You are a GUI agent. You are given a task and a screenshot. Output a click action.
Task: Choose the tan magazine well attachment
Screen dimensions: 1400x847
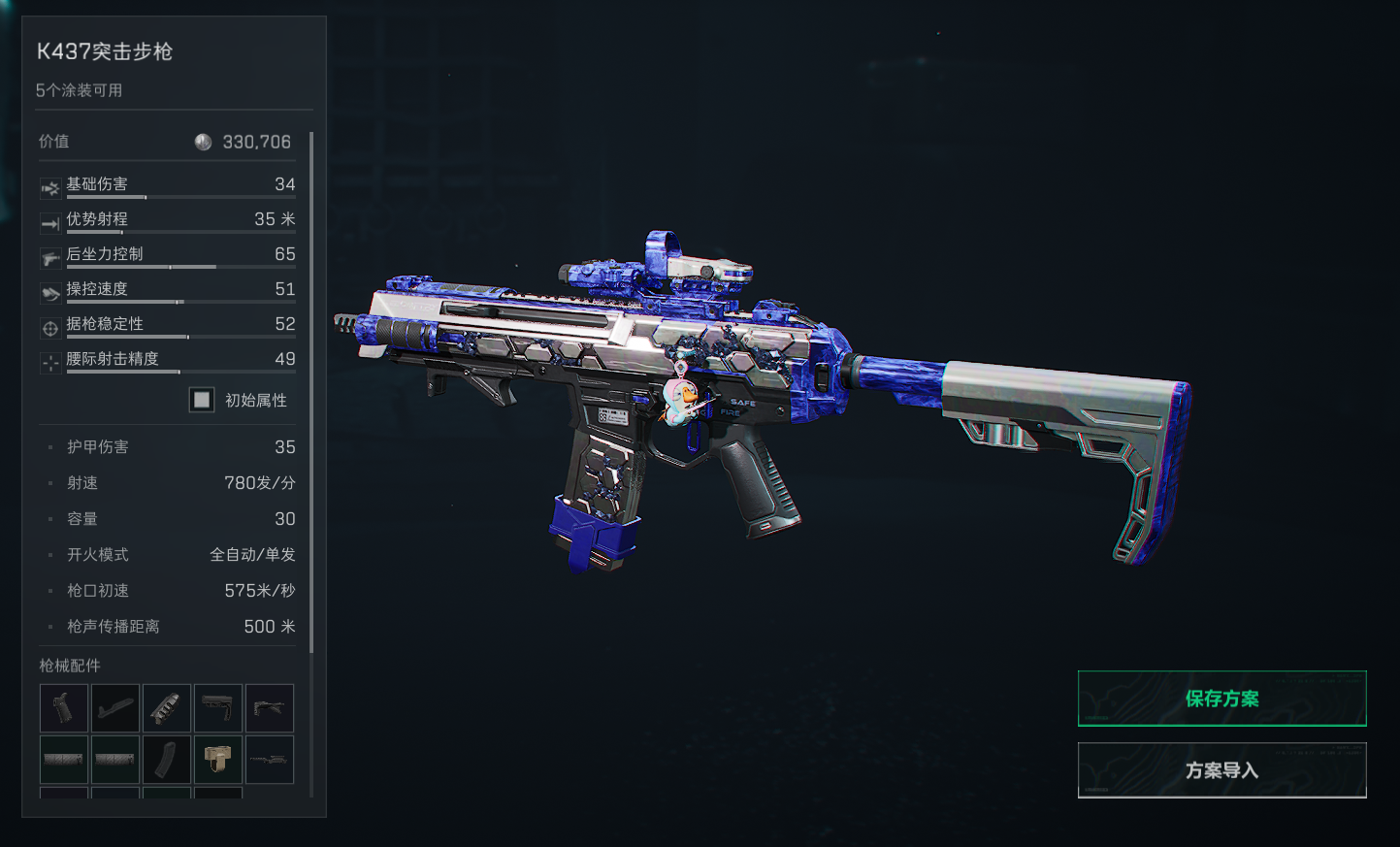click(218, 760)
